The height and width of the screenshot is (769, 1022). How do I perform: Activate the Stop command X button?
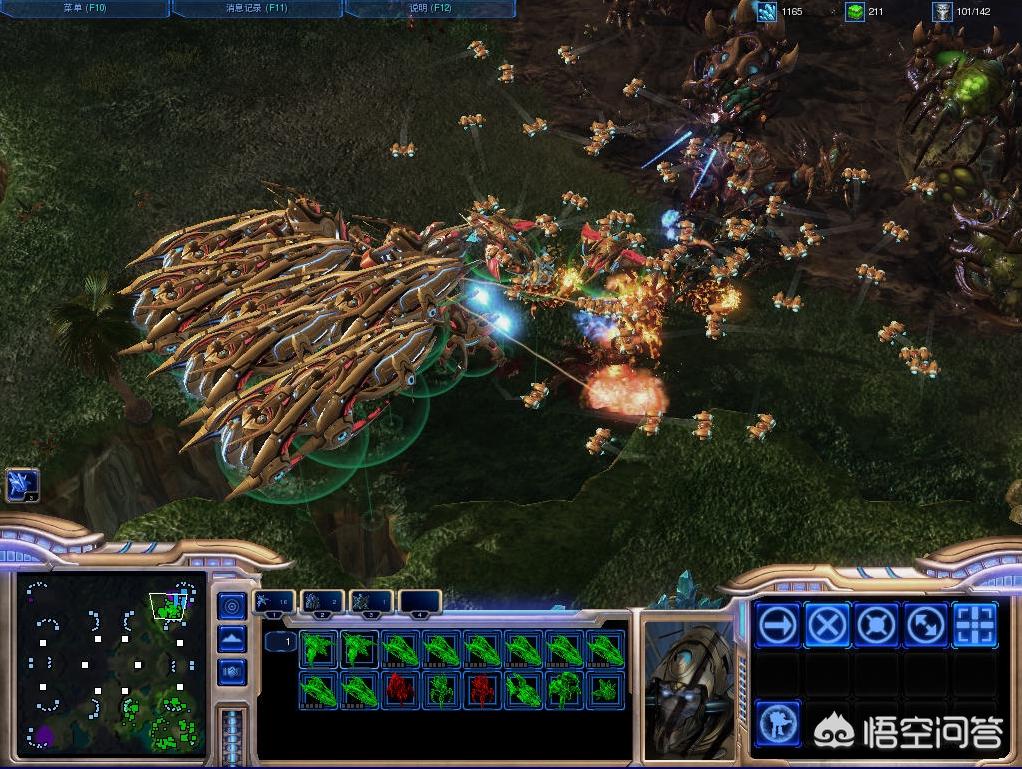827,626
